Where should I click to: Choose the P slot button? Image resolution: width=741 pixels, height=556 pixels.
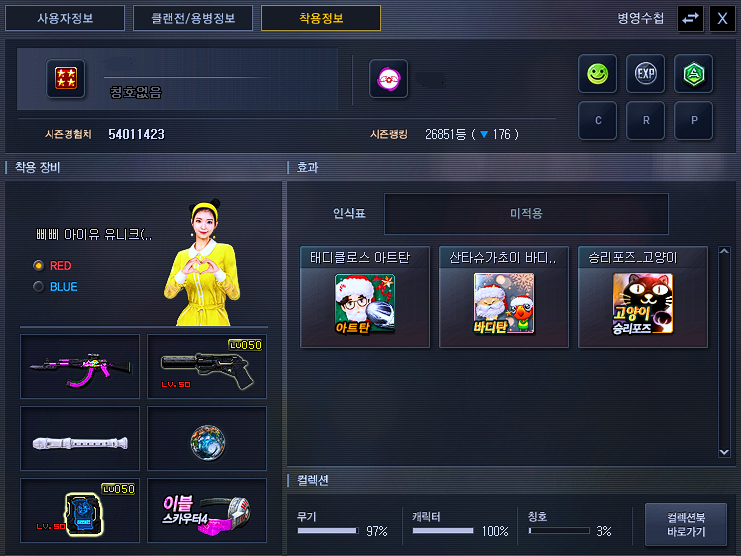[693, 121]
